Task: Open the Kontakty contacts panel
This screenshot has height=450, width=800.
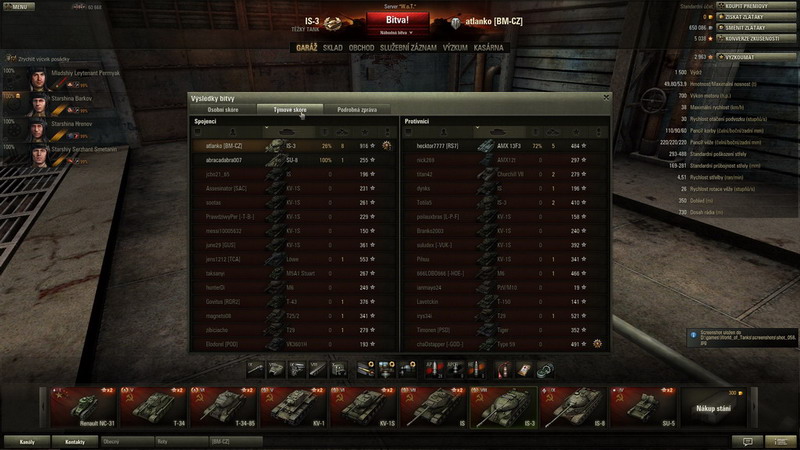Action: [x=75, y=440]
